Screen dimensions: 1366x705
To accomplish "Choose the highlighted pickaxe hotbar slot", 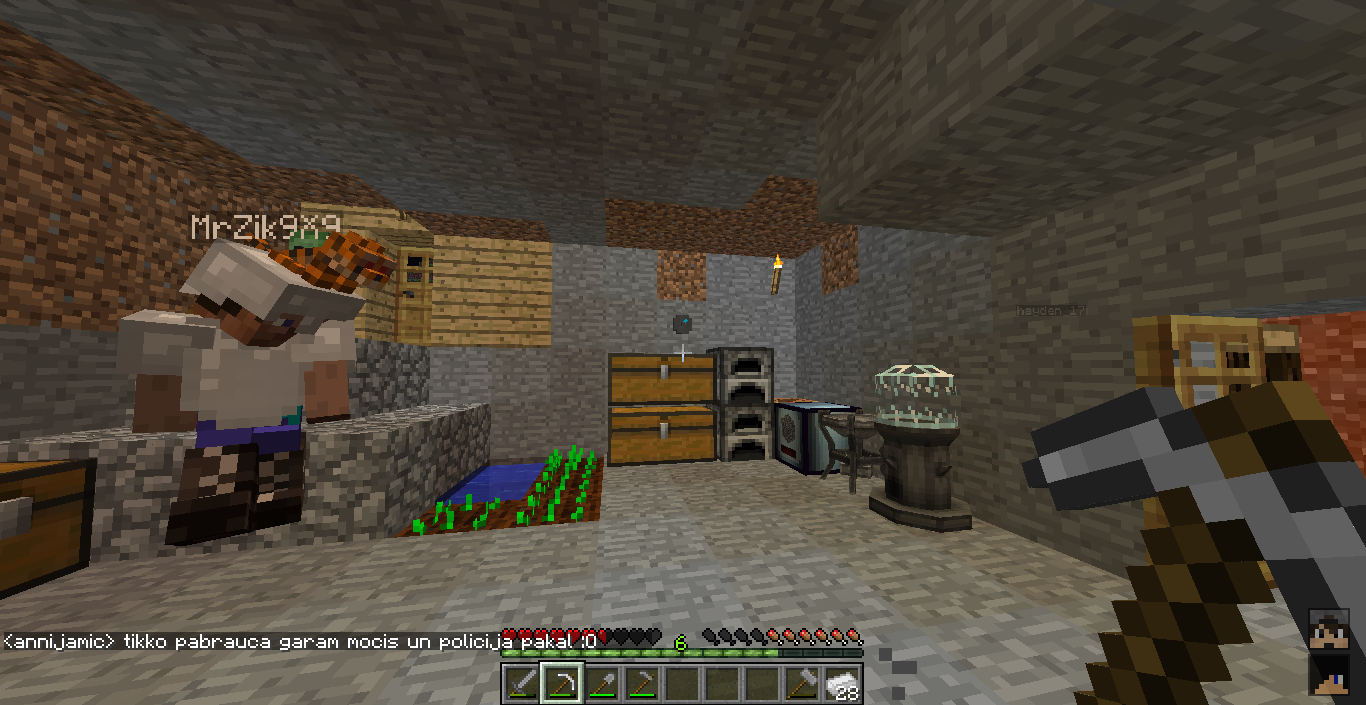I will point(561,684).
